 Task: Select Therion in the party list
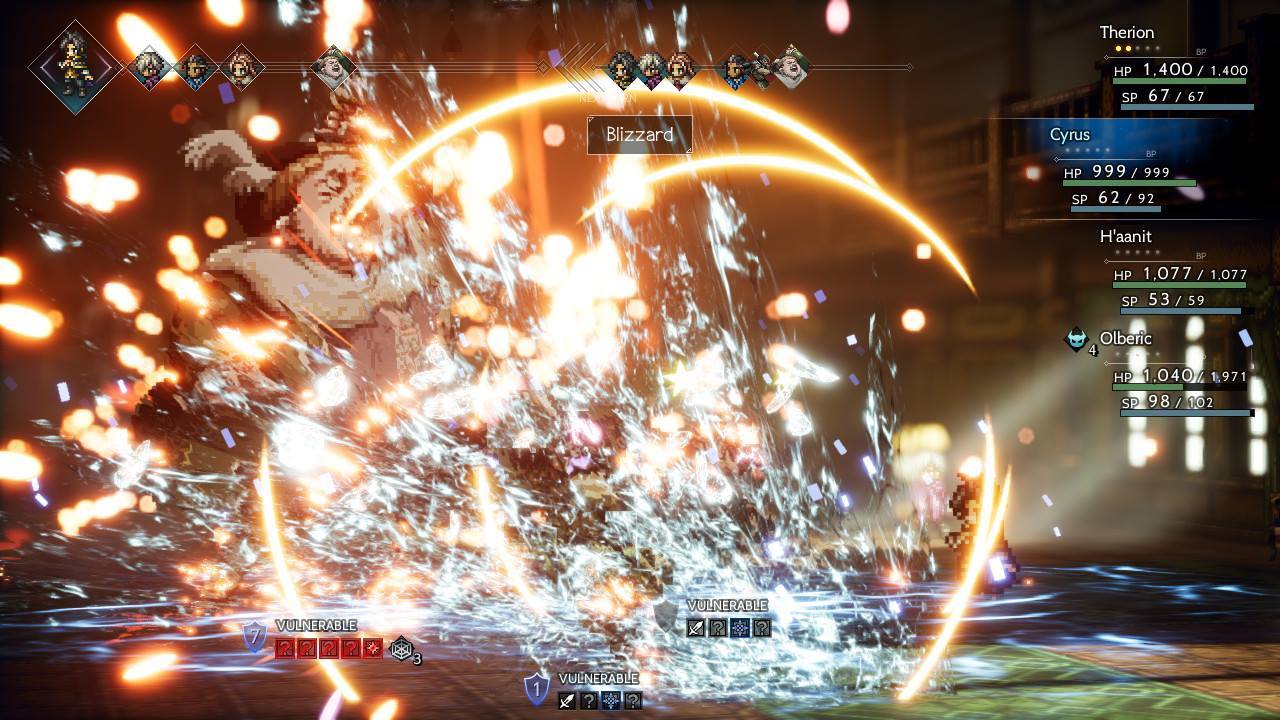click(1127, 33)
